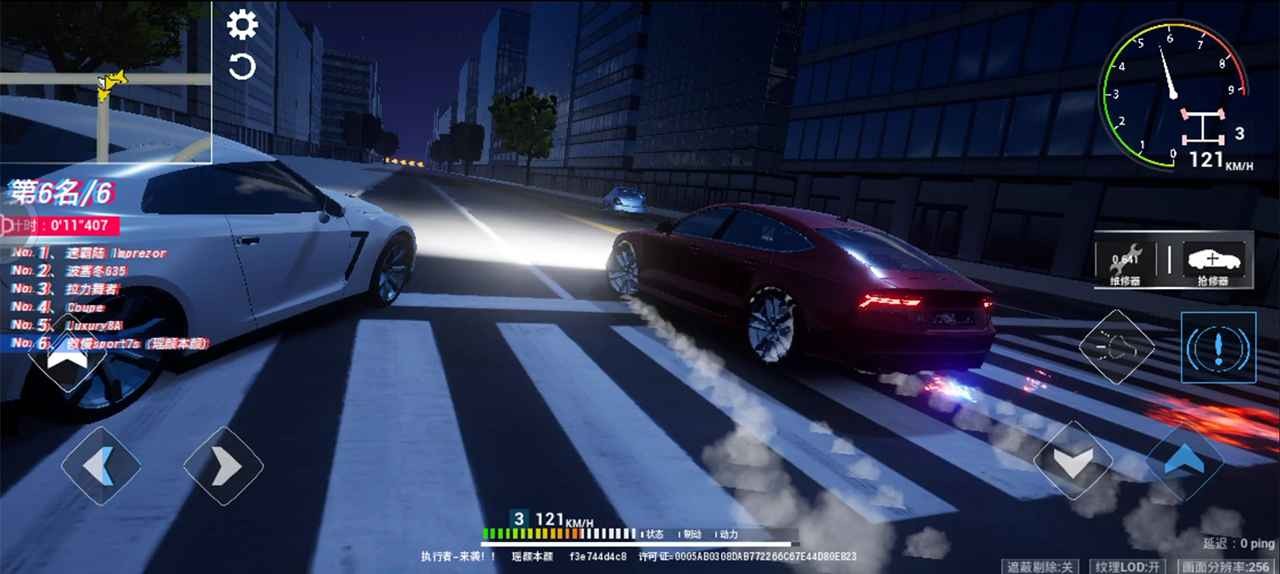Use the car rescue tool
Image resolution: width=1280 pixels, height=574 pixels.
pyautogui.click(x=1214, y=264)
